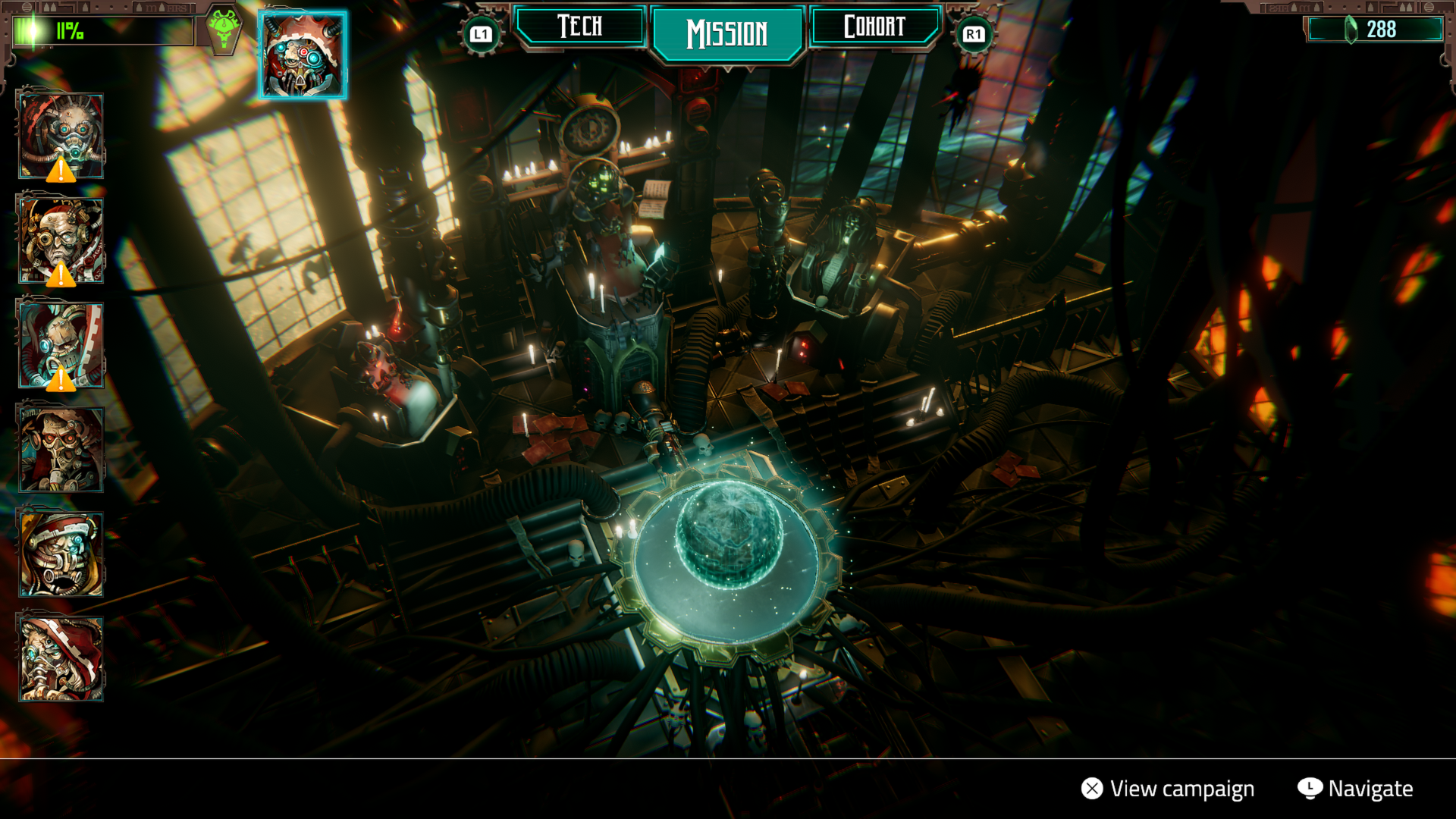Open the Cohort tab
This screenshot has width=1456, height=819.
(874, 27)
